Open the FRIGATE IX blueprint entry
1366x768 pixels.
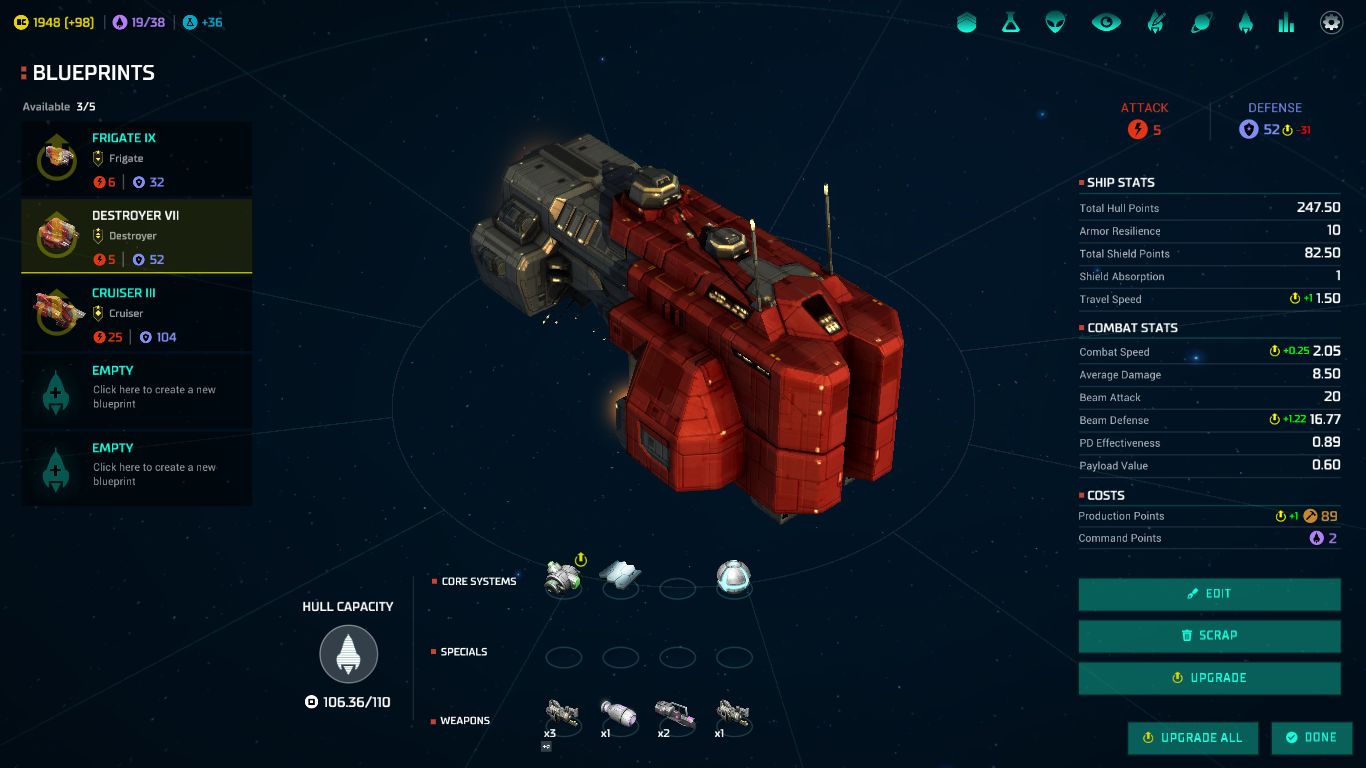(x=136, y=158)
